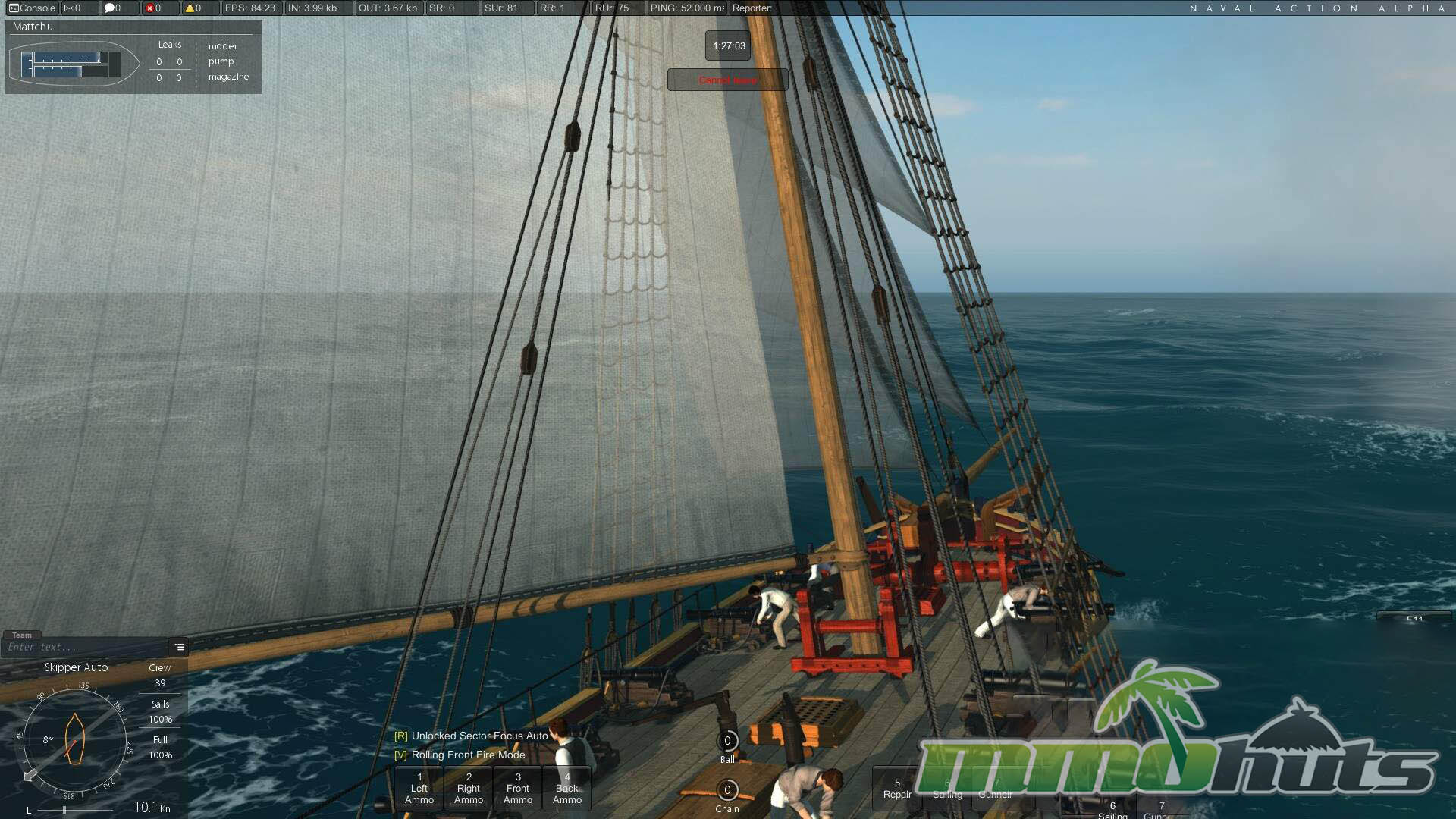Select Ball ammunition type
Screen dimensions: 1456x819
(x=727, y=742)
